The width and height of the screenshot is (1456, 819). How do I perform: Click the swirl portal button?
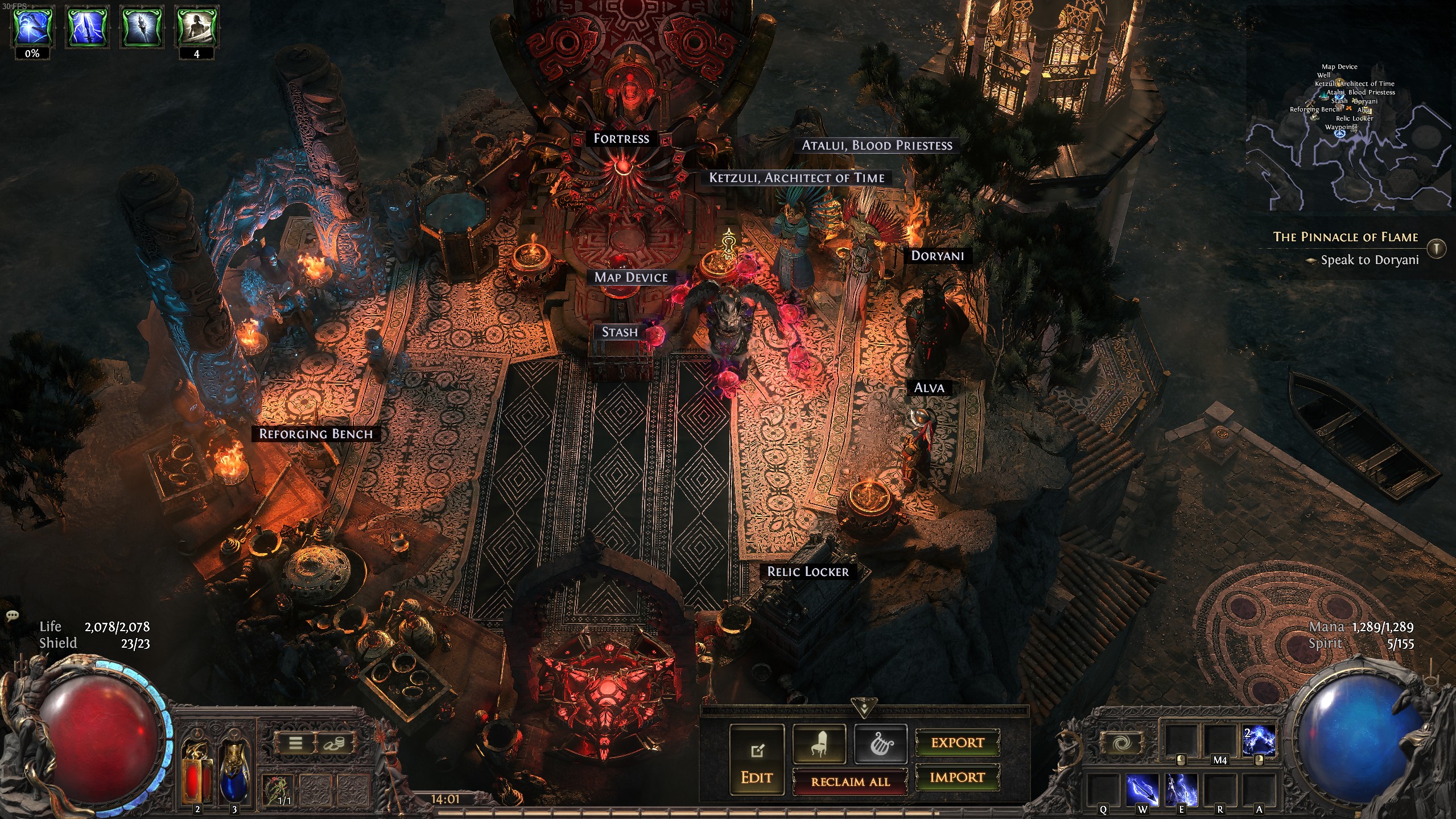(x=1122, y=743)
